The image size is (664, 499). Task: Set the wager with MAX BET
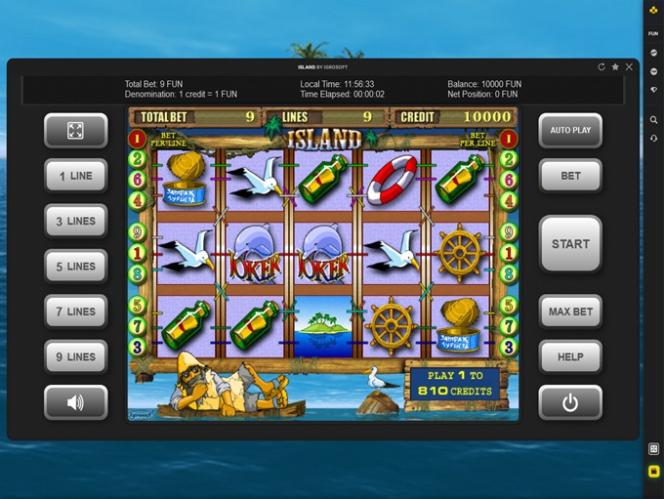tap(570, 311)
